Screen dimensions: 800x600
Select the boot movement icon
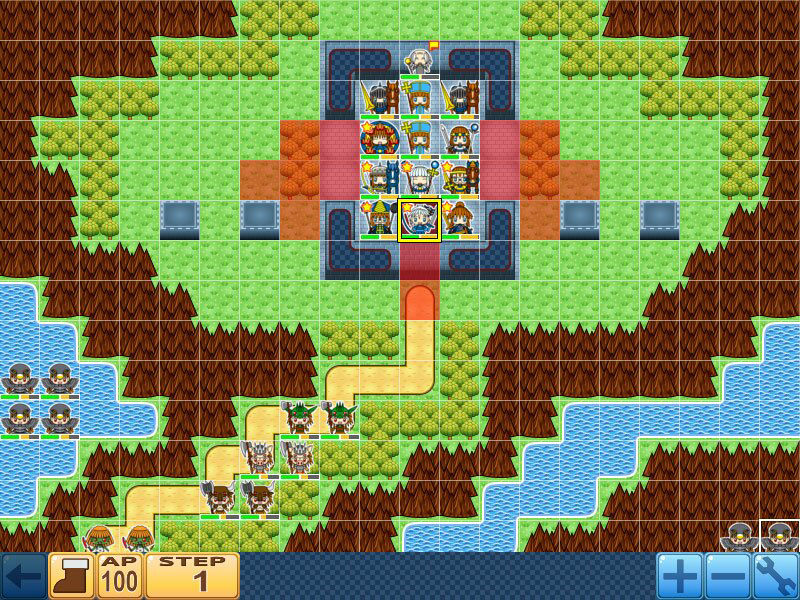[71, 576]
